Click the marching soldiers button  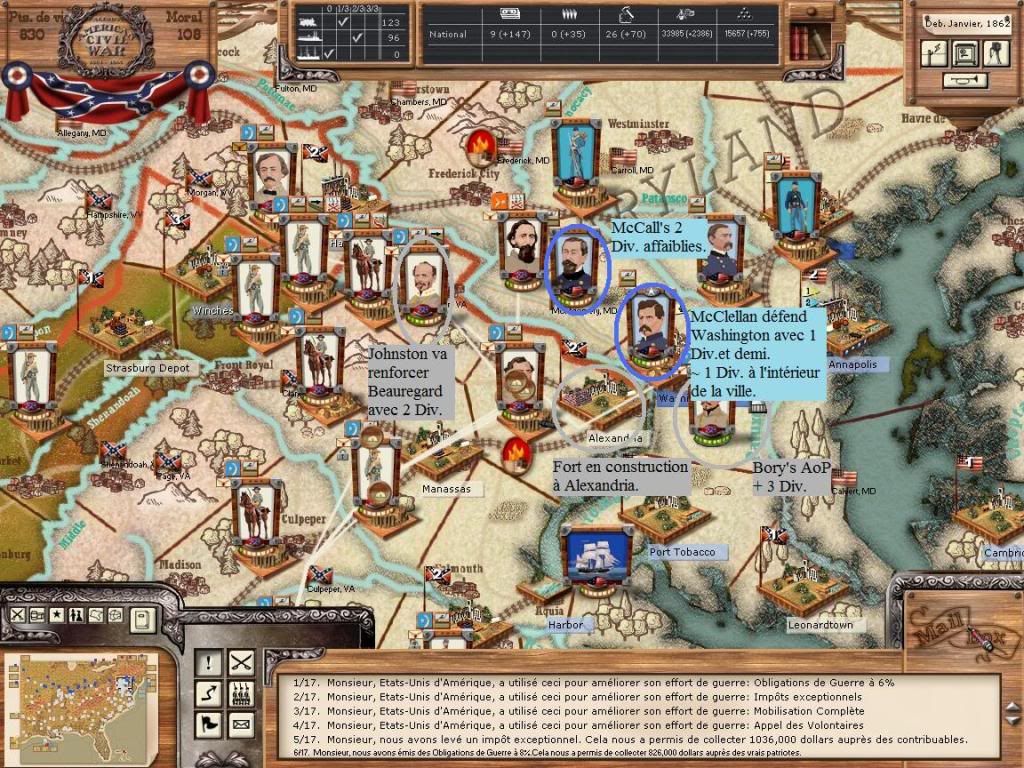[240, 692]
